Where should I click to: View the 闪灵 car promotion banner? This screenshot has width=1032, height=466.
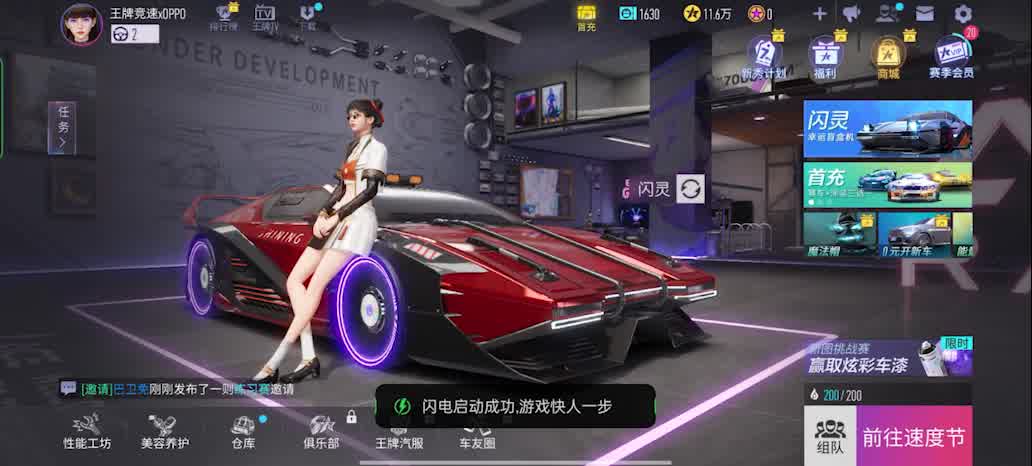(887, 129)
